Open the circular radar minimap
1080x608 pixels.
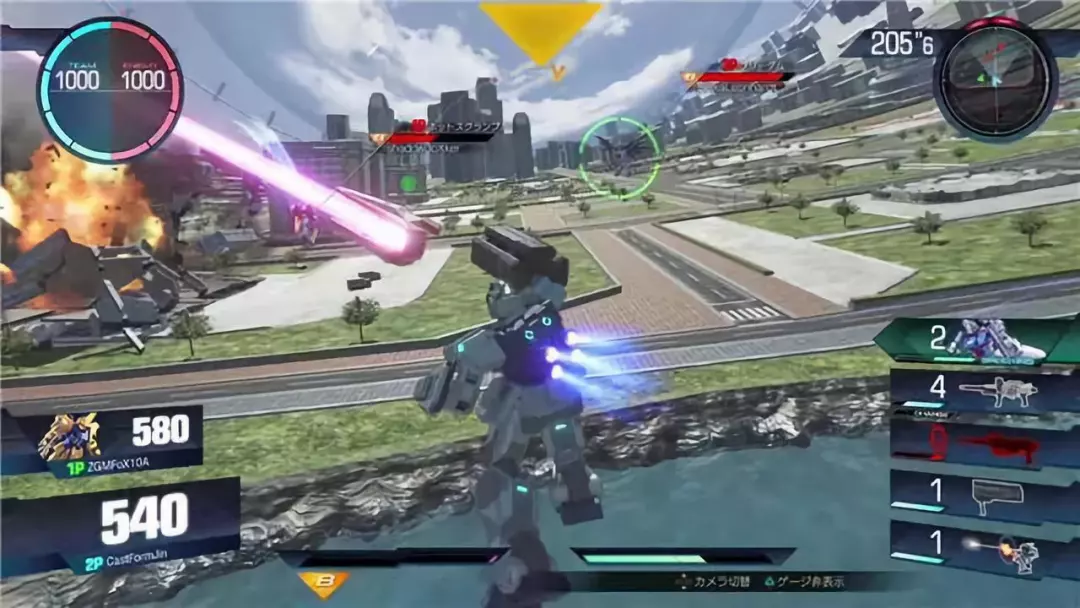pyautogui.click(x=995, y=78)
